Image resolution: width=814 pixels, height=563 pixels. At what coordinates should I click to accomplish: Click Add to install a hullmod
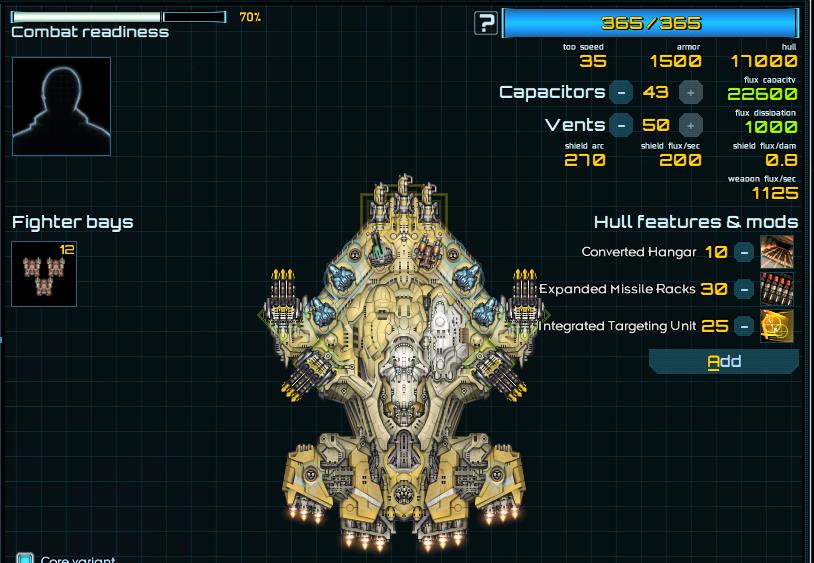click(724, 361)
